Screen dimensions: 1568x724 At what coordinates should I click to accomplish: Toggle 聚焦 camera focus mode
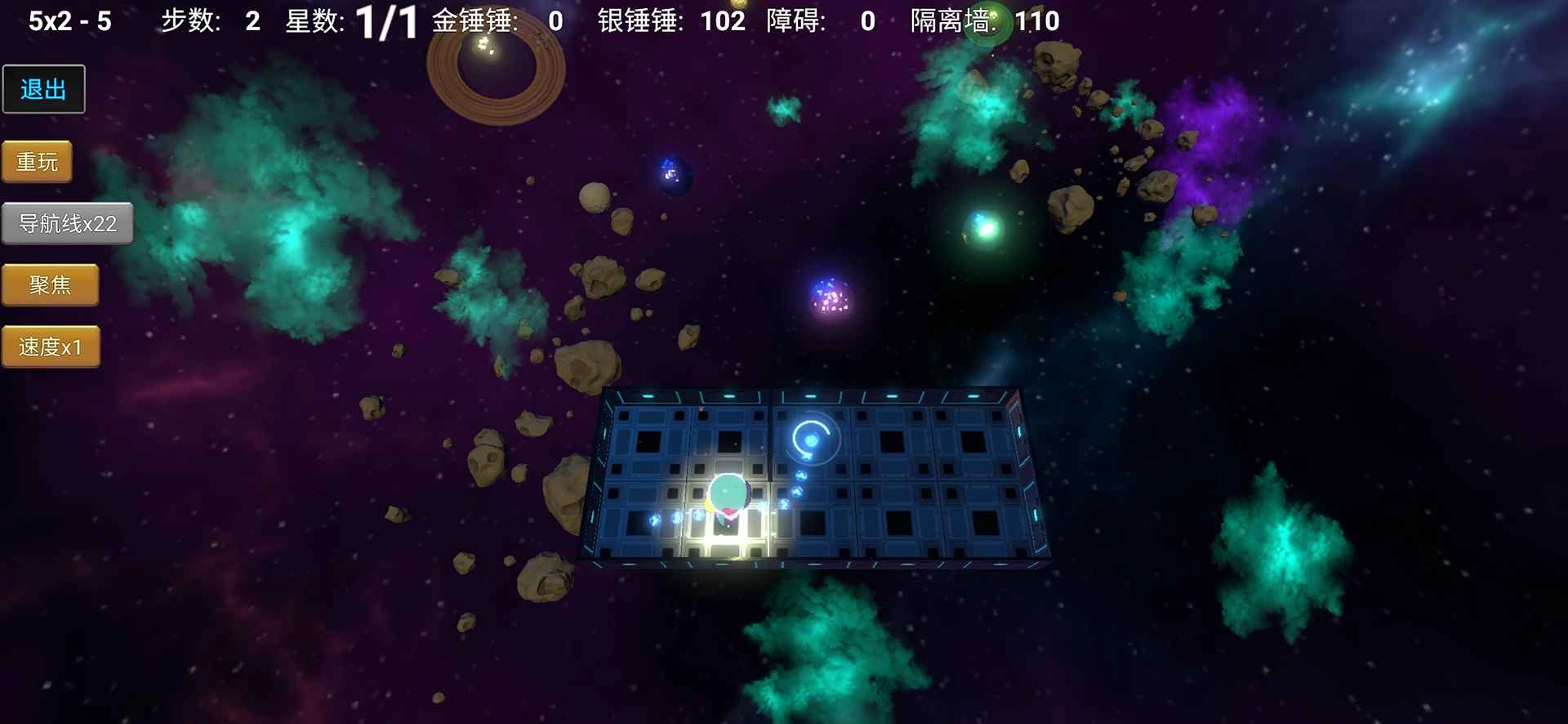(51, 284)
